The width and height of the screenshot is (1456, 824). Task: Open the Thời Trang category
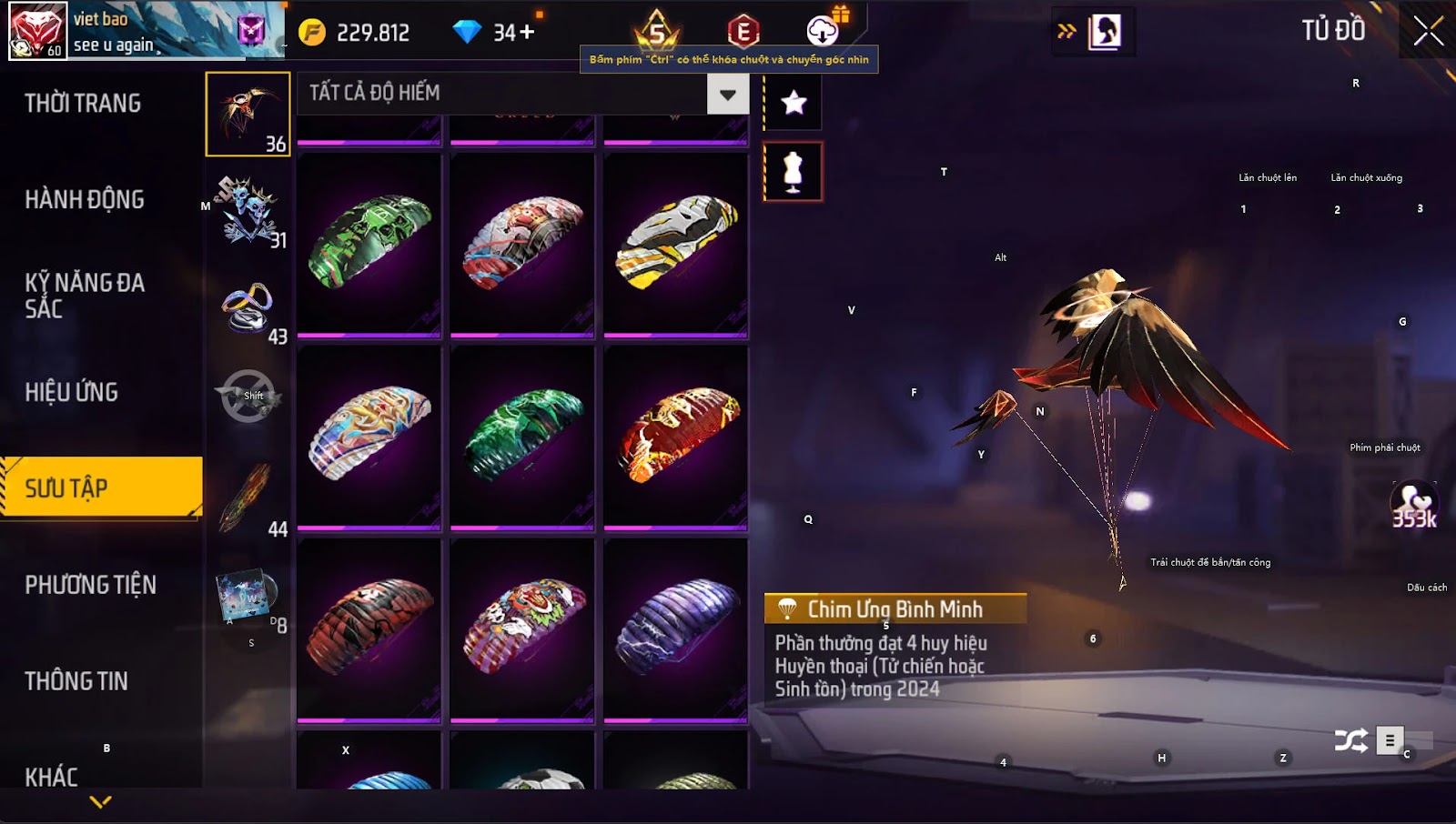[83, 104]
